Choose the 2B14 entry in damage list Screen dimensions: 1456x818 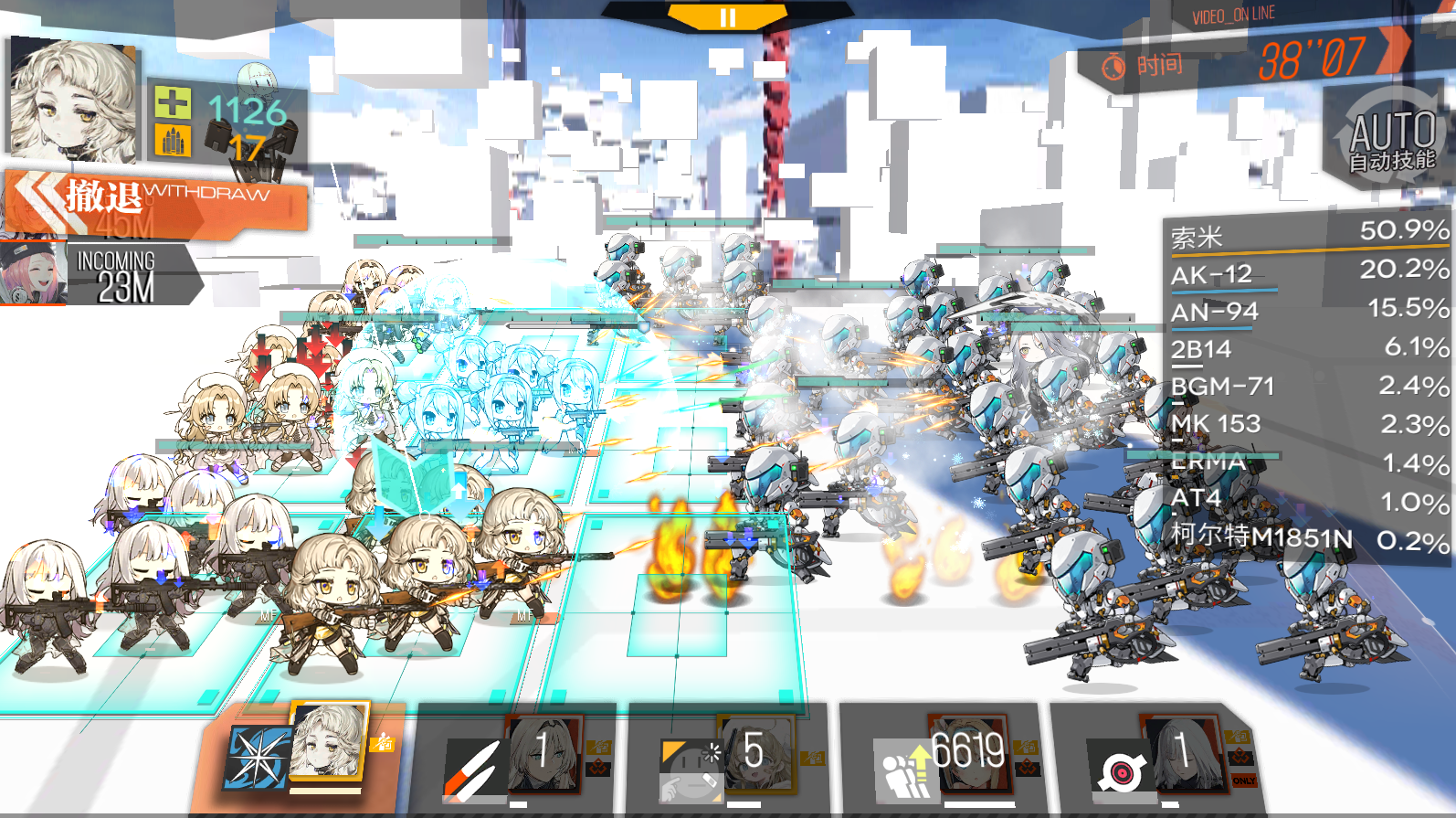(x=1308, y=349)
